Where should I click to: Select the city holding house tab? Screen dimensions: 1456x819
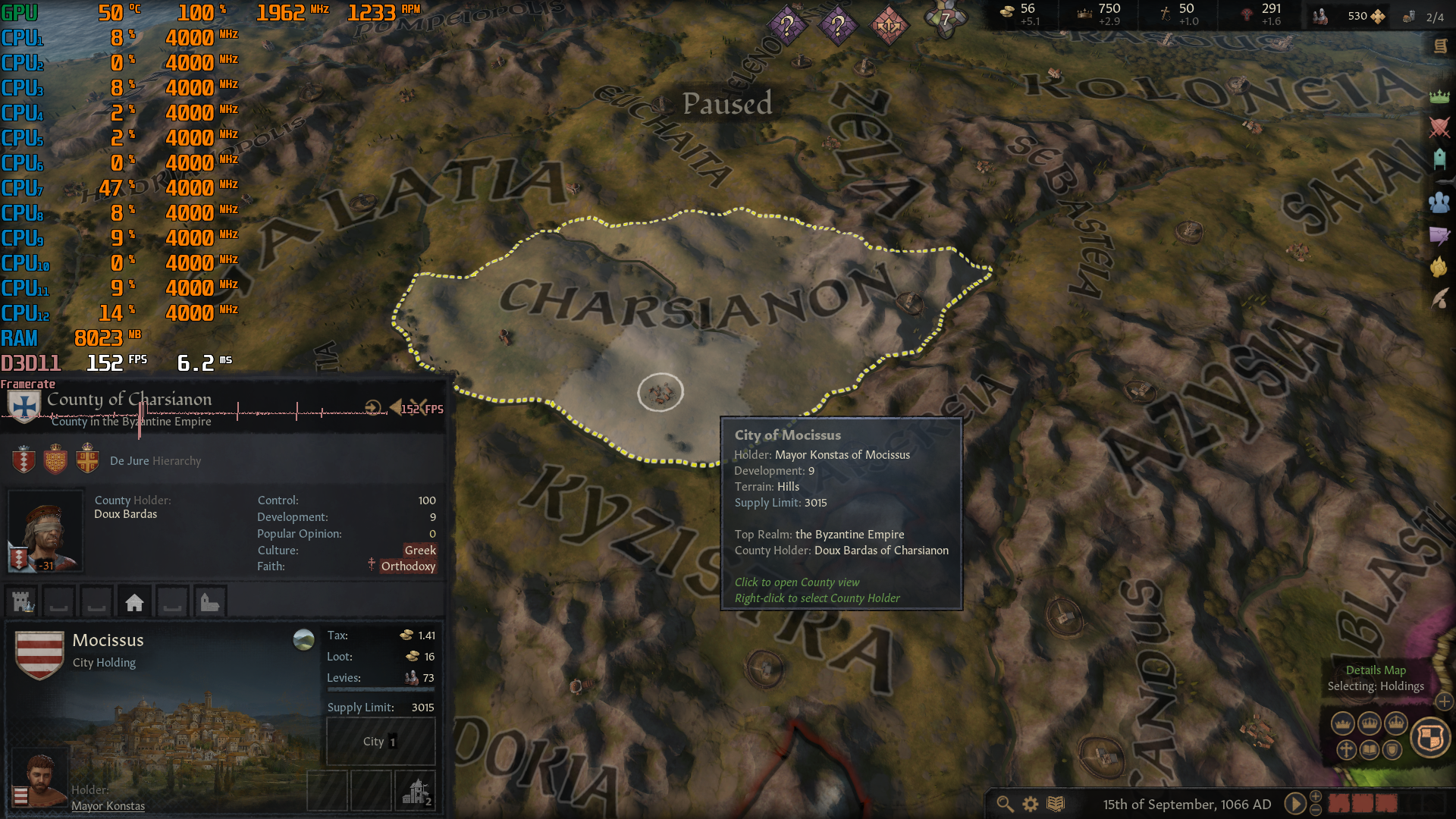coord(134,603)
